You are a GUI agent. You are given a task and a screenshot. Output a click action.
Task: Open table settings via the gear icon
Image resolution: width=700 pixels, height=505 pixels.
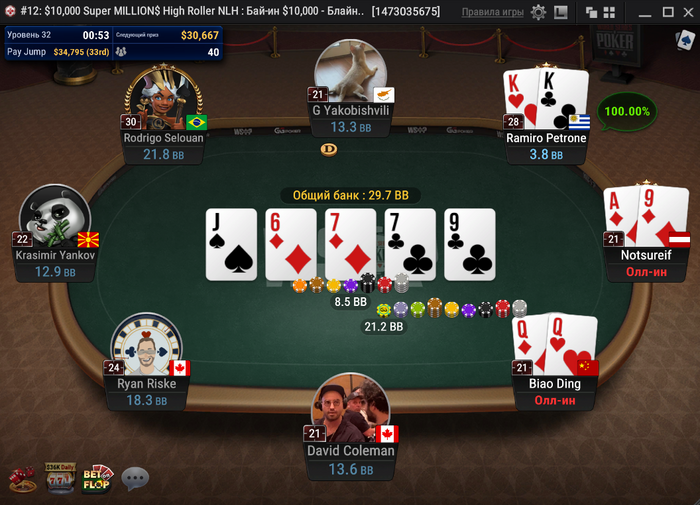pos(539,12)
